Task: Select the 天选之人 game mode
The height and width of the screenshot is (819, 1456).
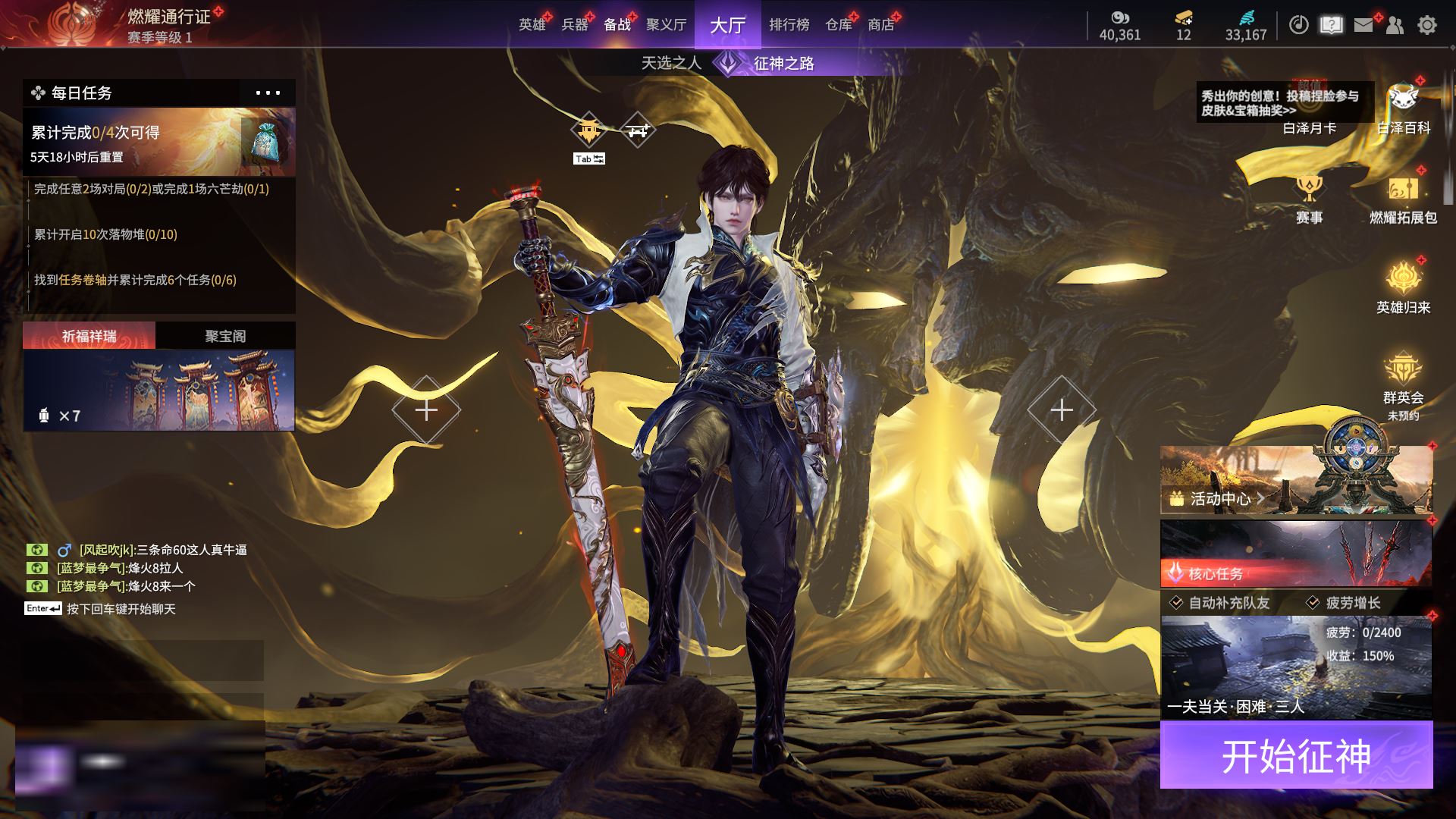Action: pos(671,63)
